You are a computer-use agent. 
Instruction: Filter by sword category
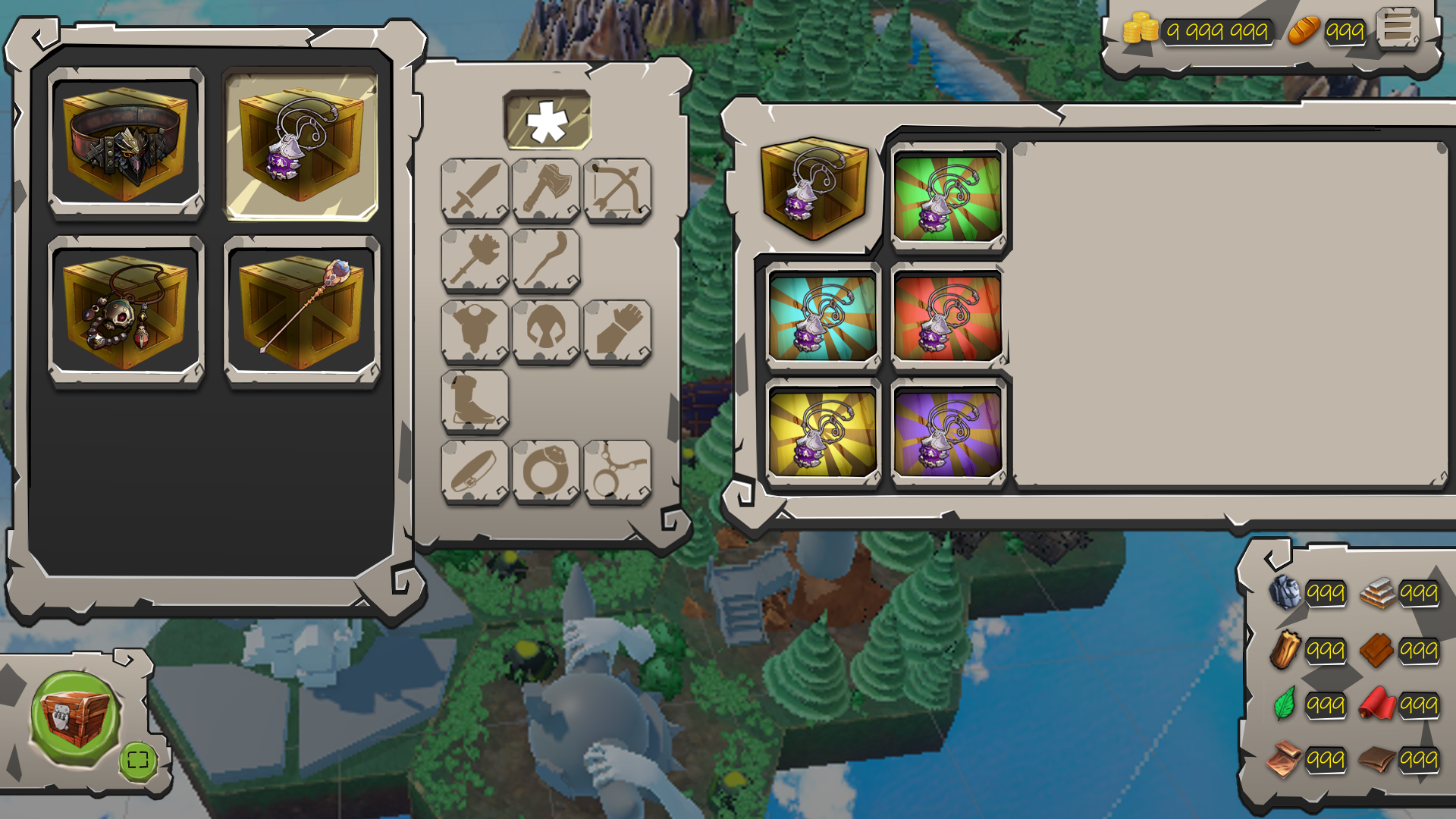coord(475,190)
